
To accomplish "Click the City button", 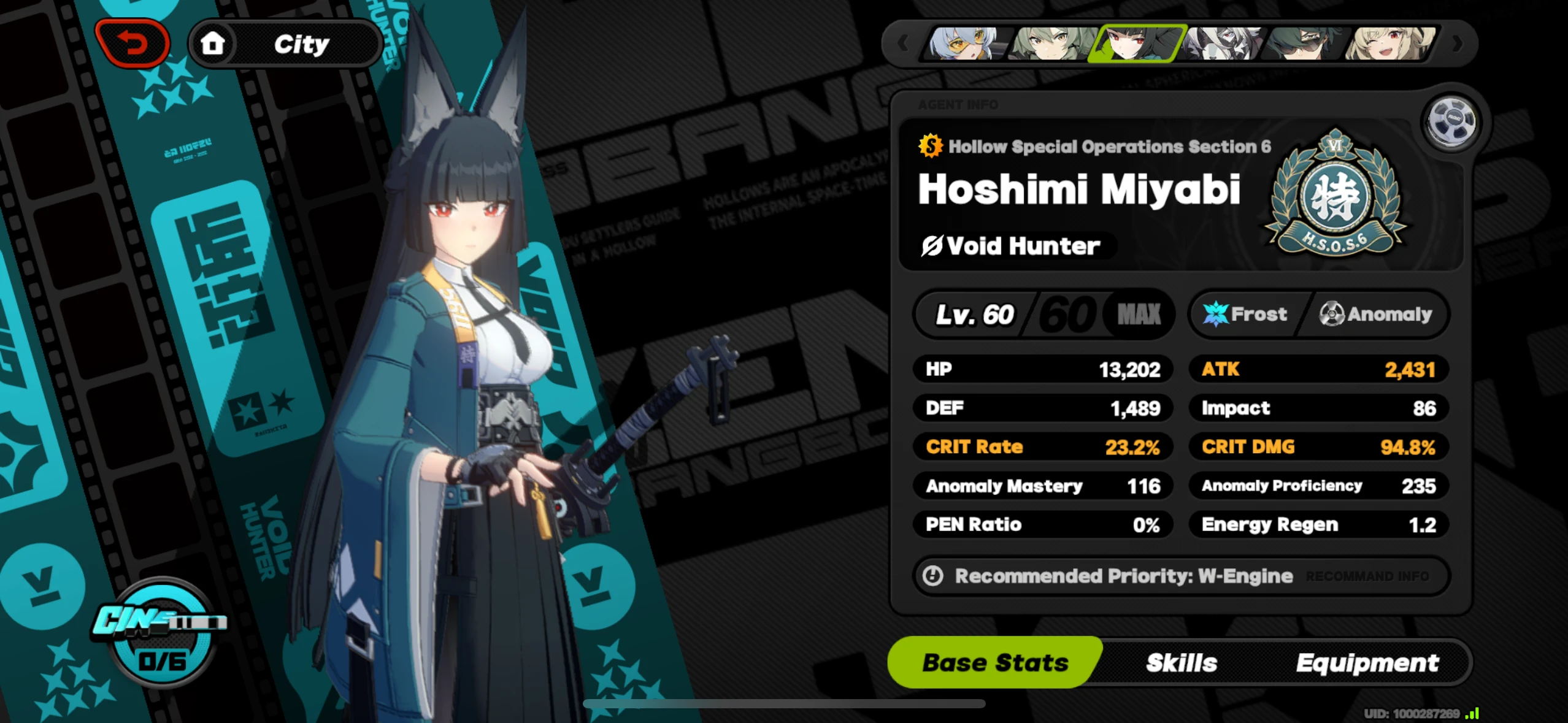I will pyautogui.click(x=301, y=42).
